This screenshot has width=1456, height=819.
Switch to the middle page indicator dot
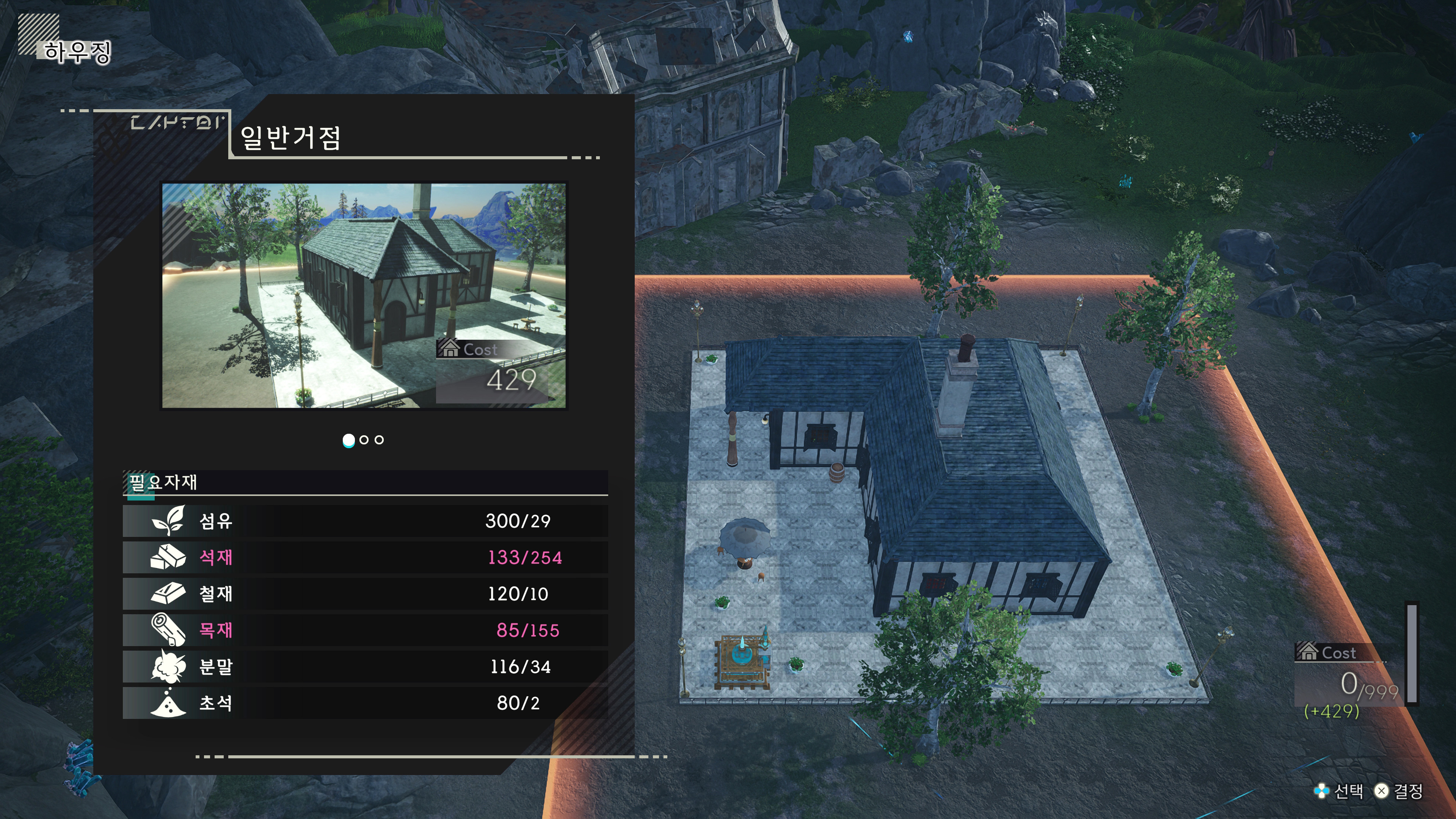[x=364, y=440]
